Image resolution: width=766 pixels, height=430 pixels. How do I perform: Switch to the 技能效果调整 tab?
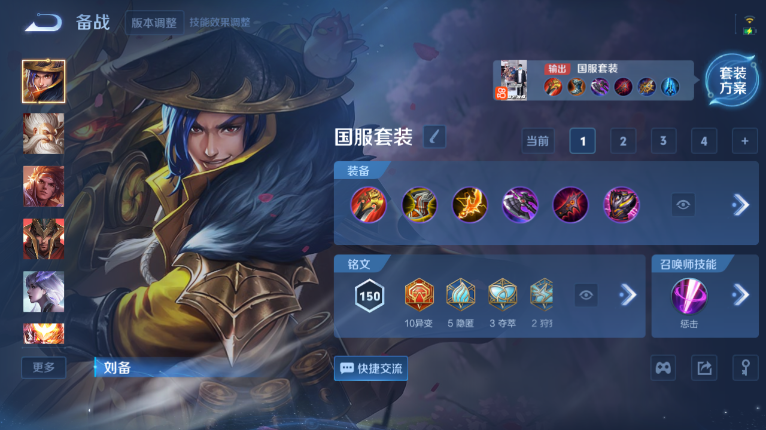[219, 22]
